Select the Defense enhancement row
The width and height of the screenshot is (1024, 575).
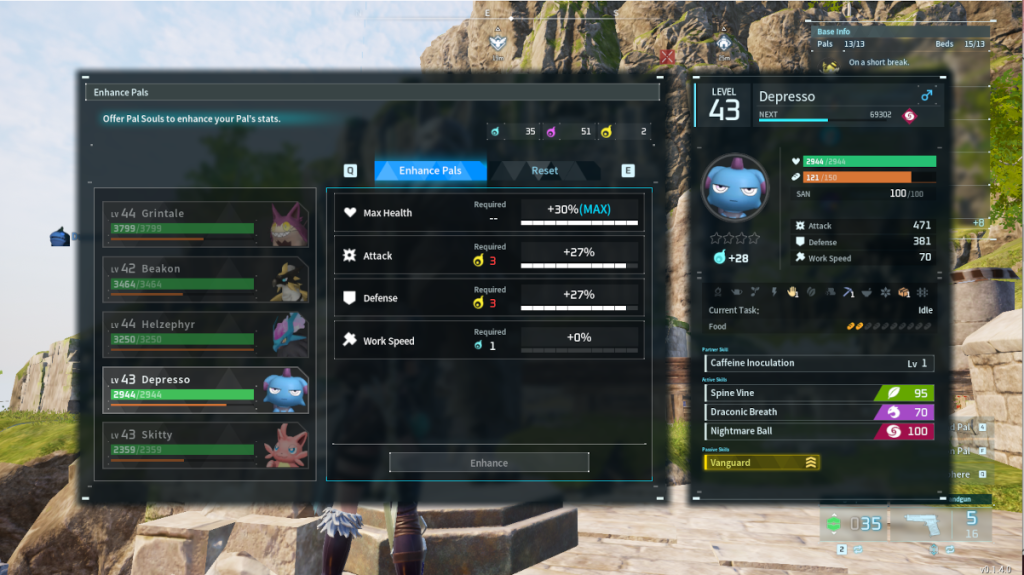489,298
